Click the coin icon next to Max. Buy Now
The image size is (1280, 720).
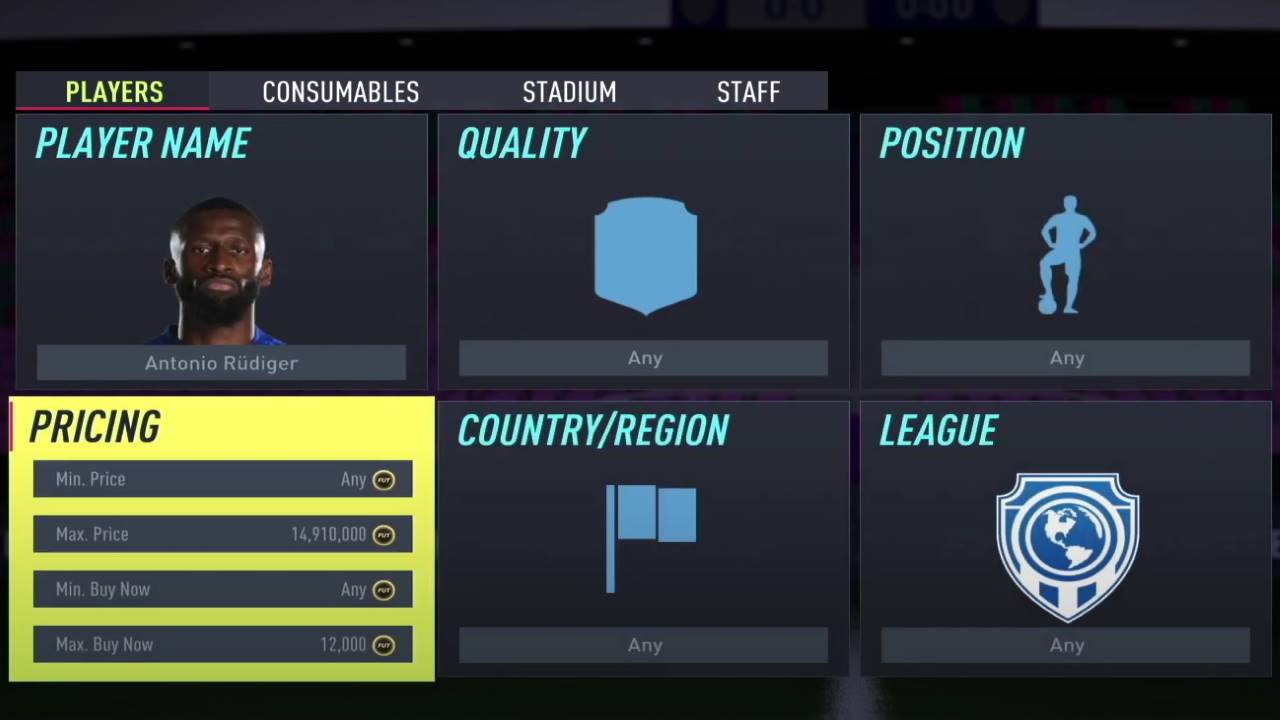pos(385,644)
